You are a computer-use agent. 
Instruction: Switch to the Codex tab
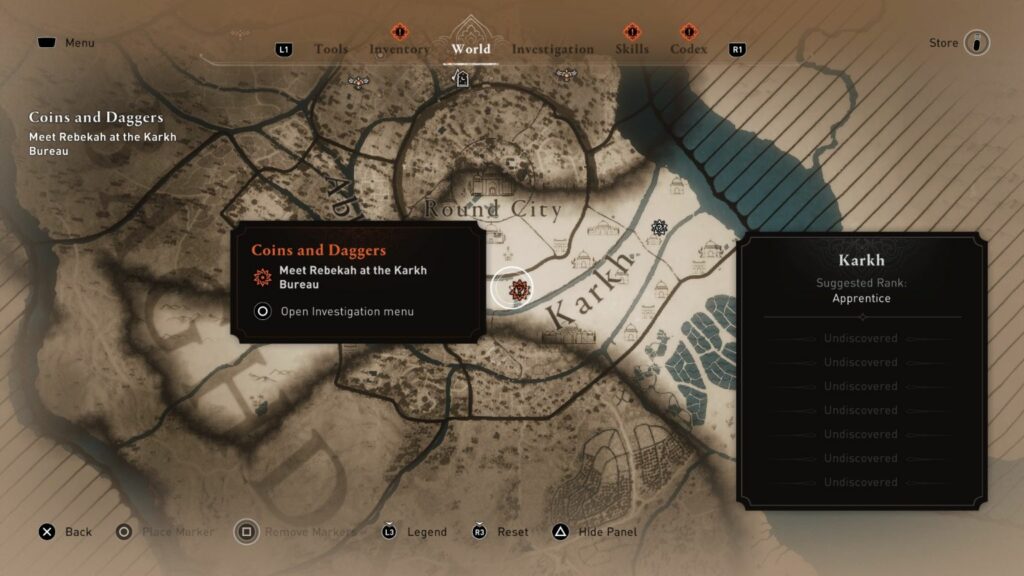click(688, 49)
